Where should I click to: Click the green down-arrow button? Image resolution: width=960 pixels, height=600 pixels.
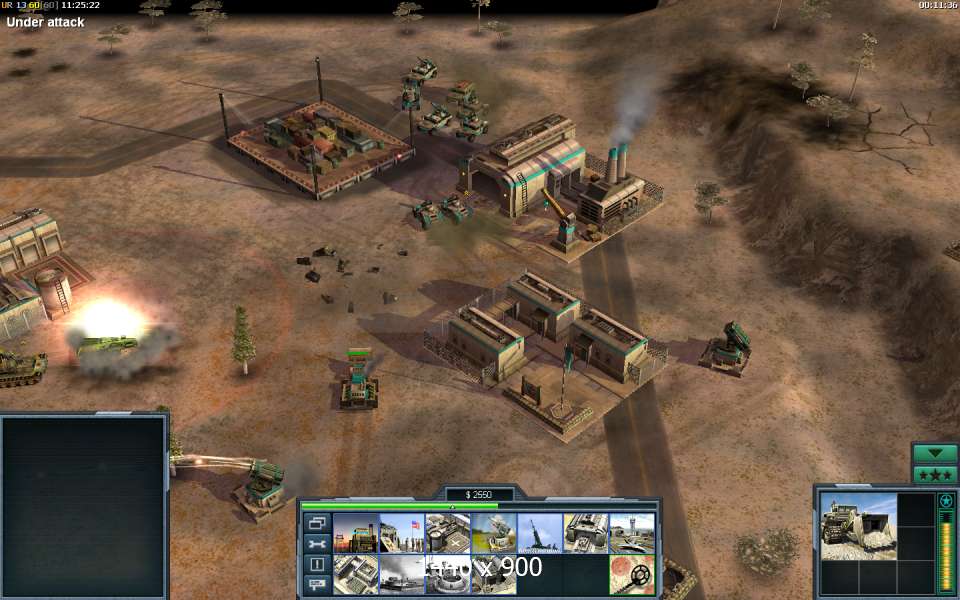click(935, 453)
